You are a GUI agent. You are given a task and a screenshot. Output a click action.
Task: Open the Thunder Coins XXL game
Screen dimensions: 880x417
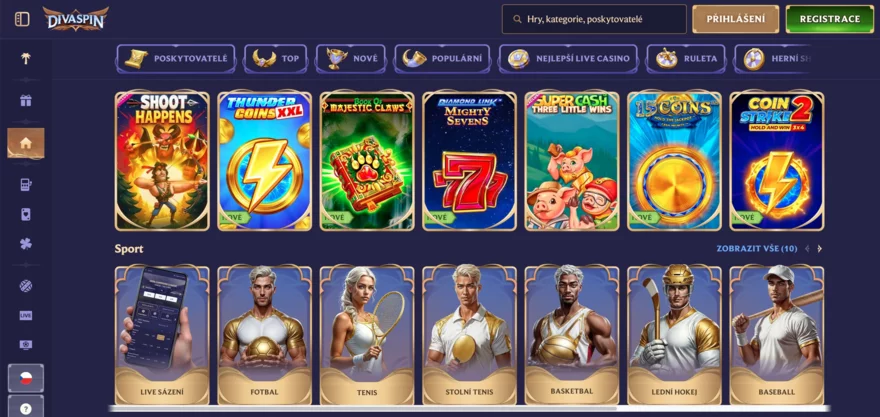(264, 160)
